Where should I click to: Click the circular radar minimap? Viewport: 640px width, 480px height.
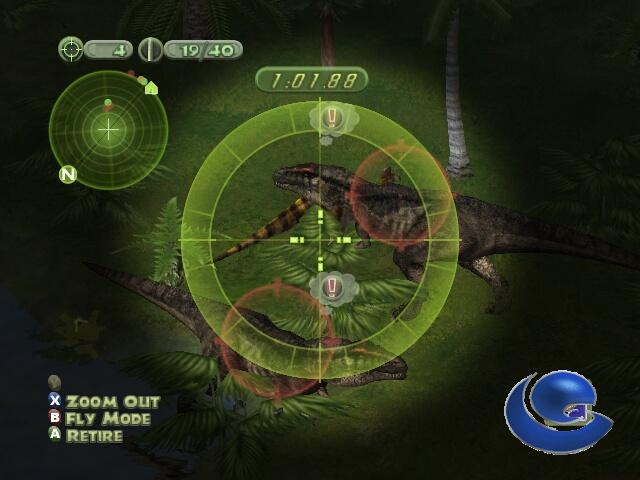(x=108, y=128)
